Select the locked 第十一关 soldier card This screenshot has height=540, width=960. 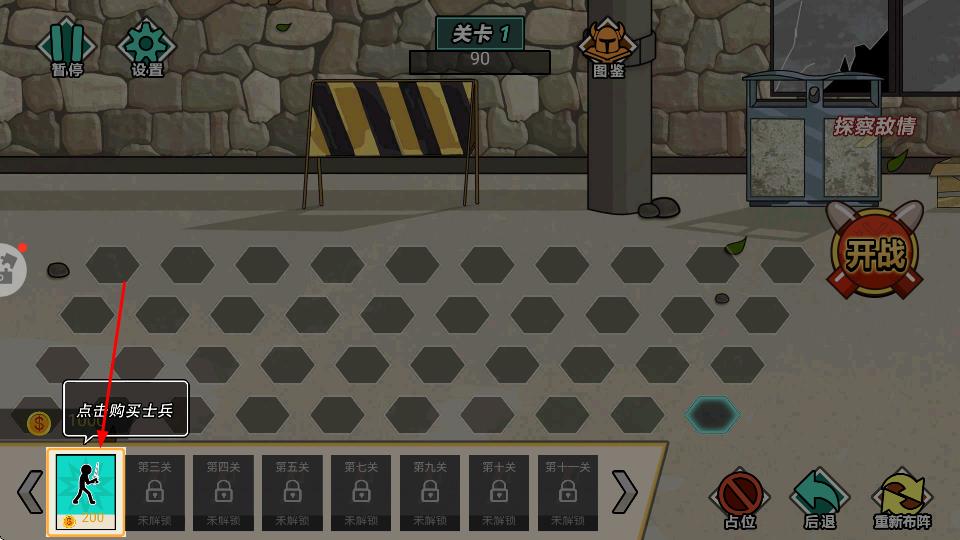(x=567, y=492)
